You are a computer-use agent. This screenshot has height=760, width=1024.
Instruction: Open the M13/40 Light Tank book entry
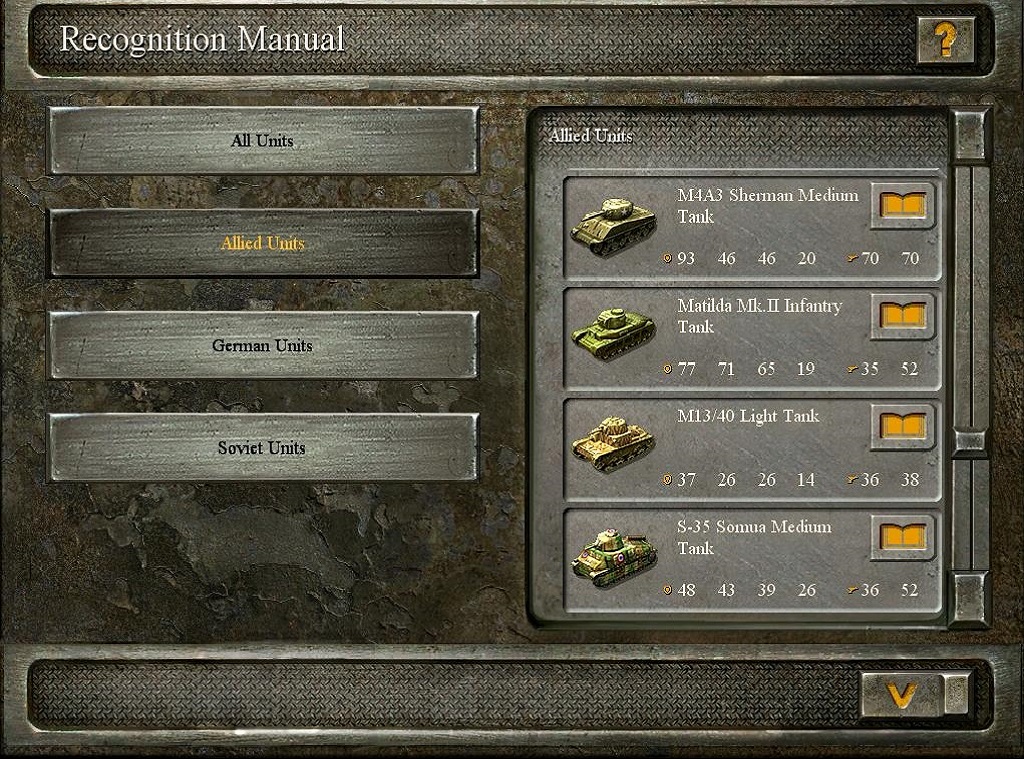[903, 427]
